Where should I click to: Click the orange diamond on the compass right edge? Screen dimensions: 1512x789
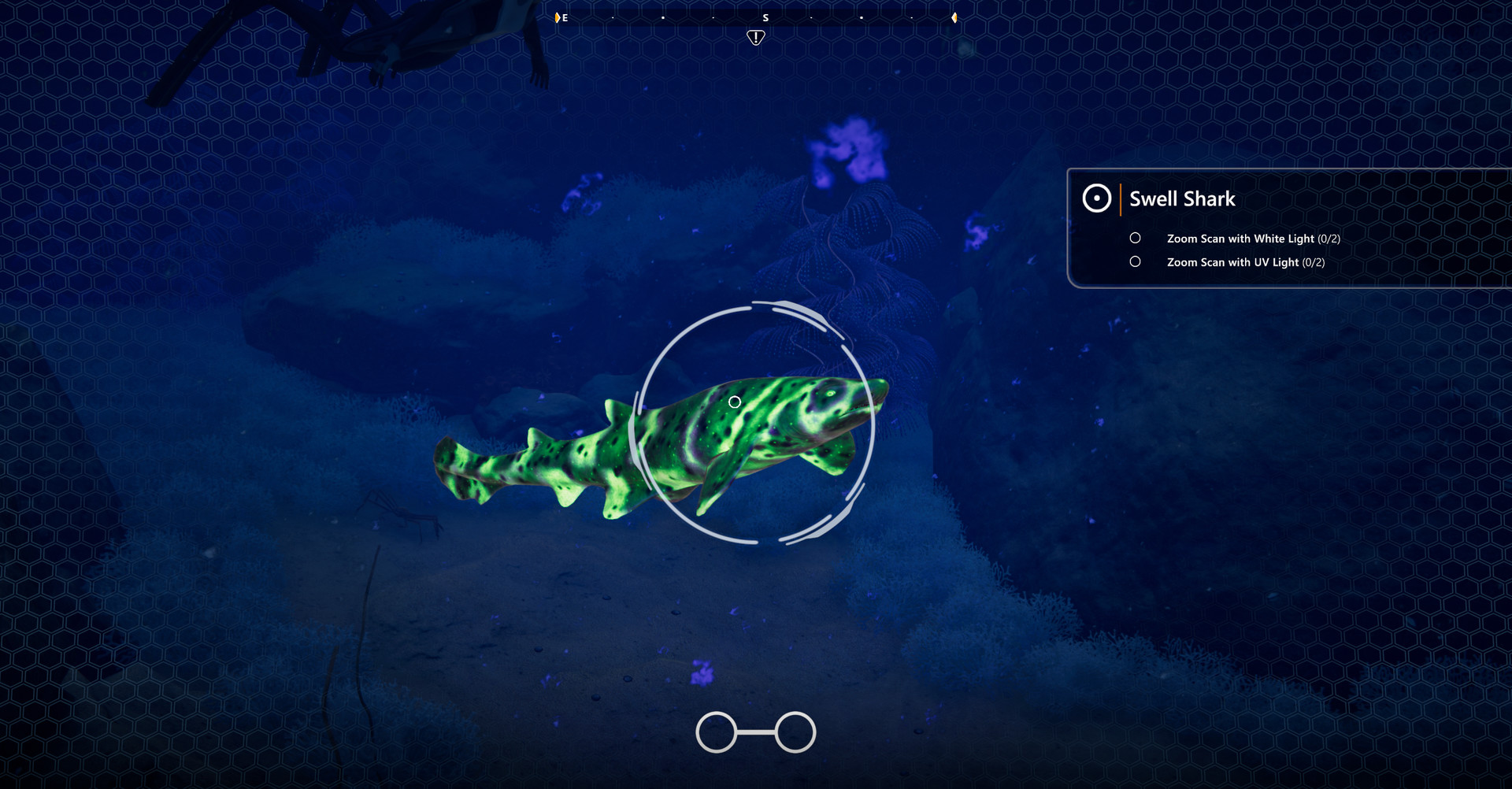click(x=955, y=17)
